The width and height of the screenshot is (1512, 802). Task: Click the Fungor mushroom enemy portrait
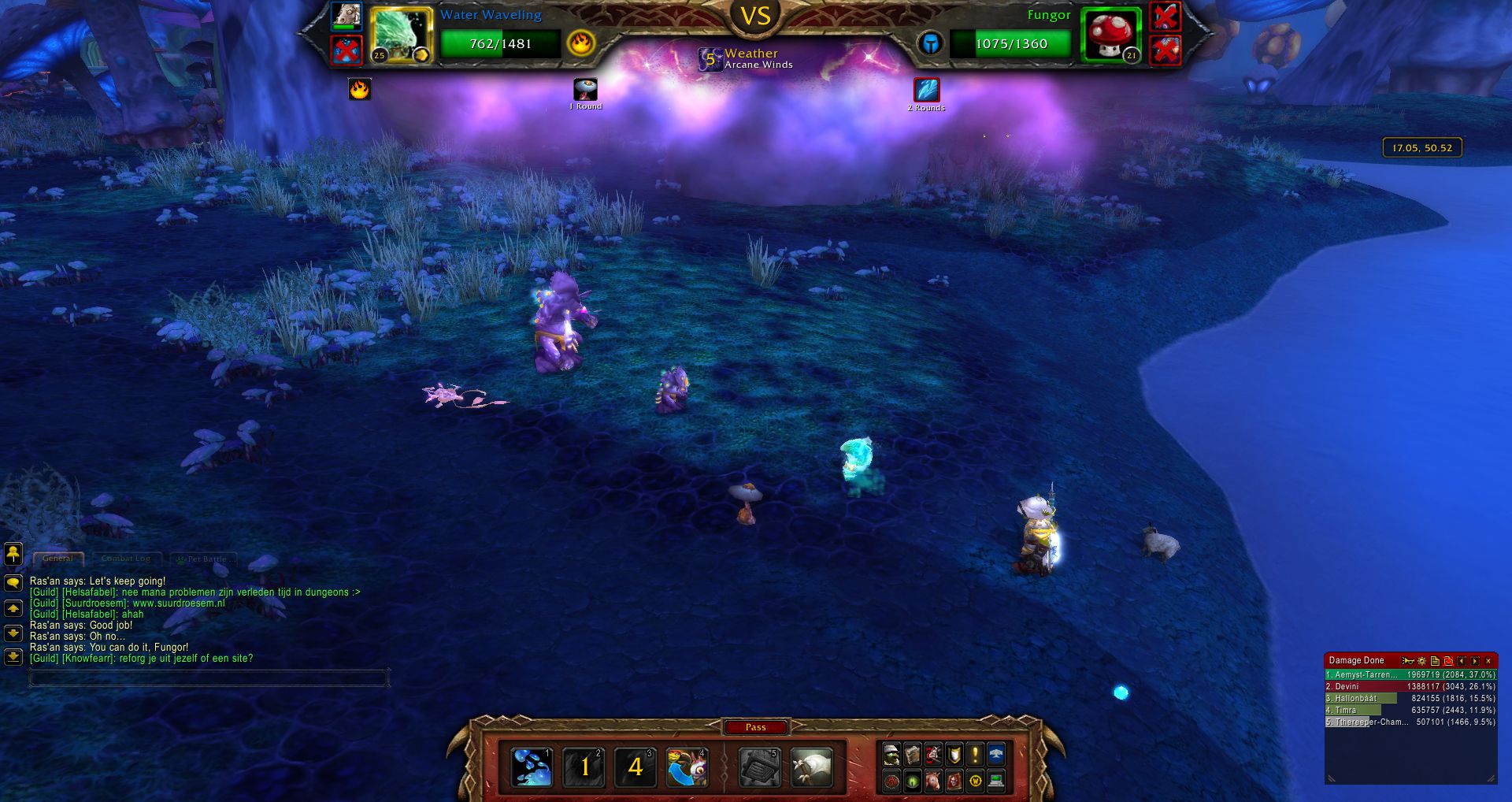point(1110,34)
